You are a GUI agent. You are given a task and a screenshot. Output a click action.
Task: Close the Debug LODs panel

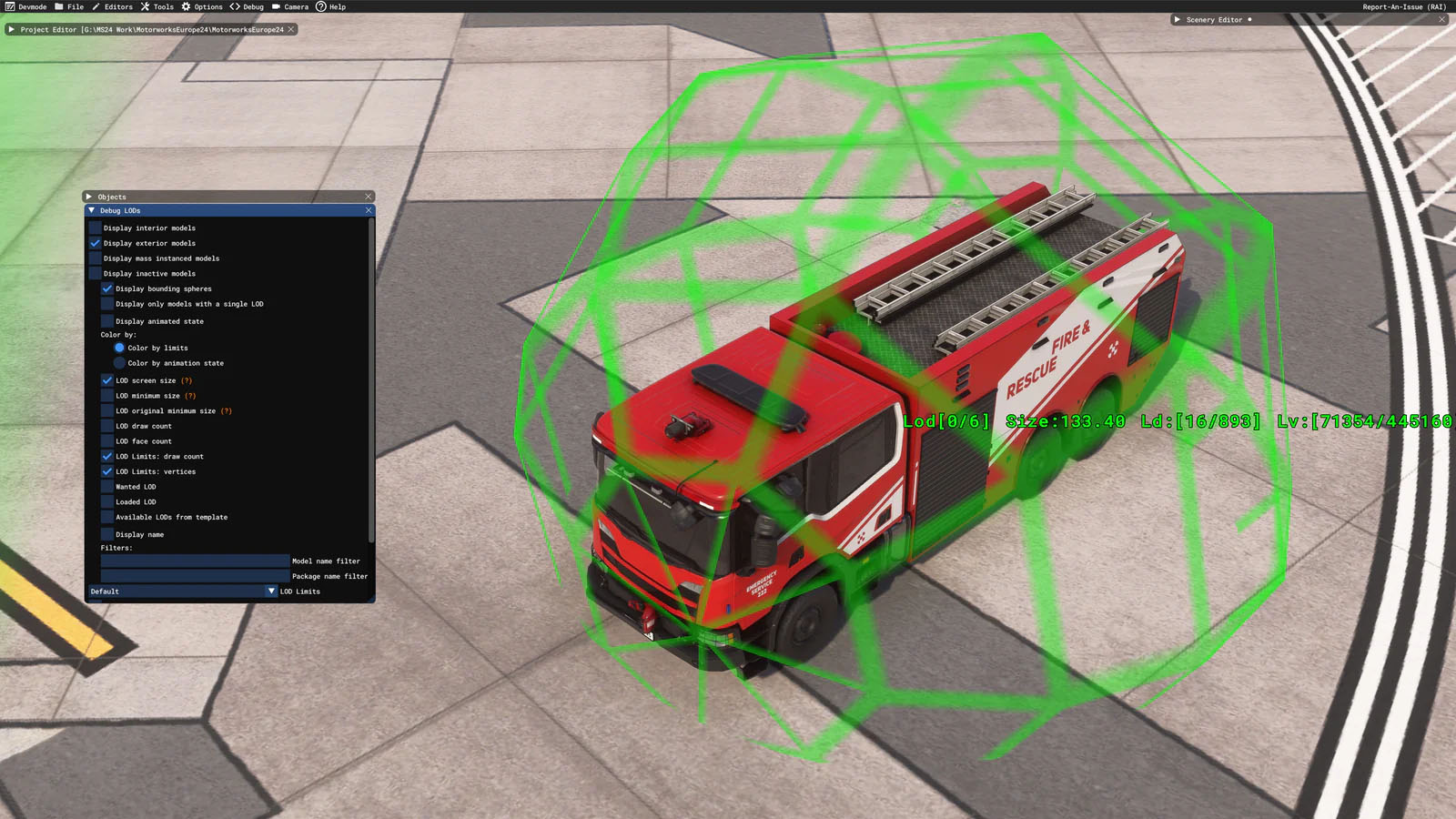369,210
